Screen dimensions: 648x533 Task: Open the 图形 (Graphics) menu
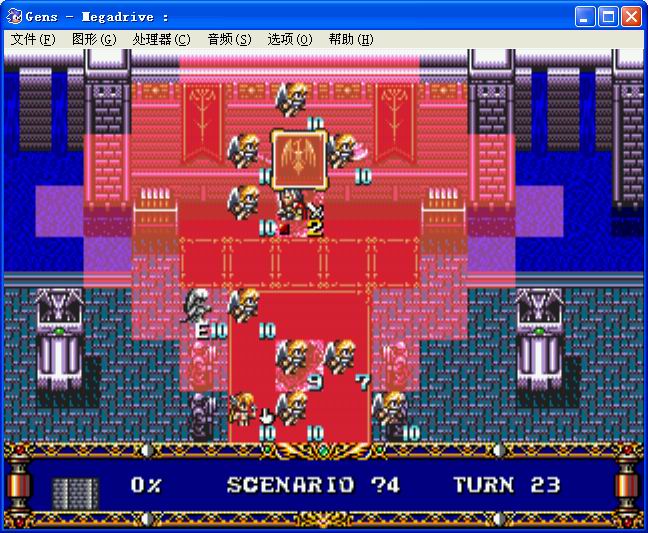pos(93,39)
